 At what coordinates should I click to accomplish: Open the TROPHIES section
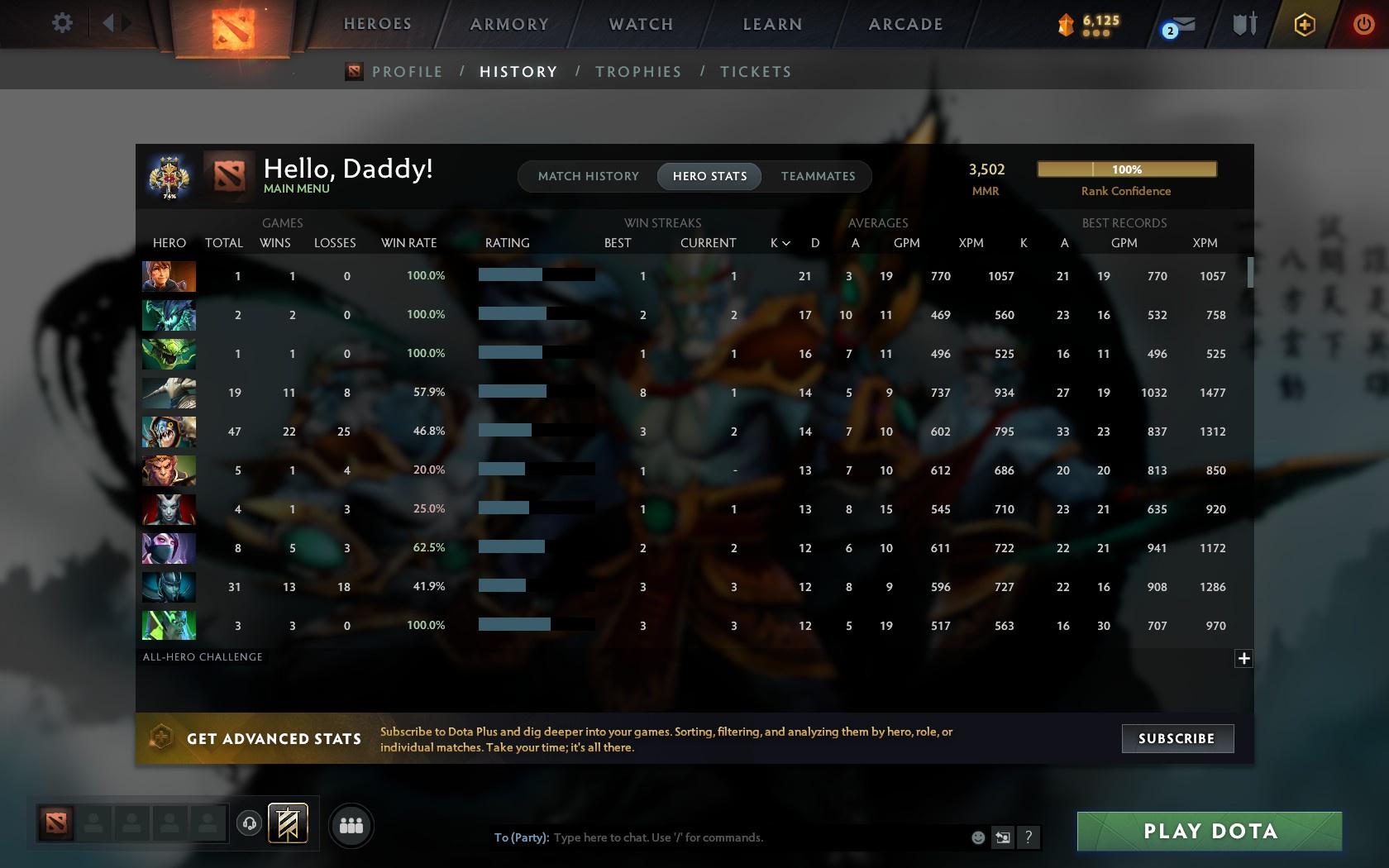[637, 71]
